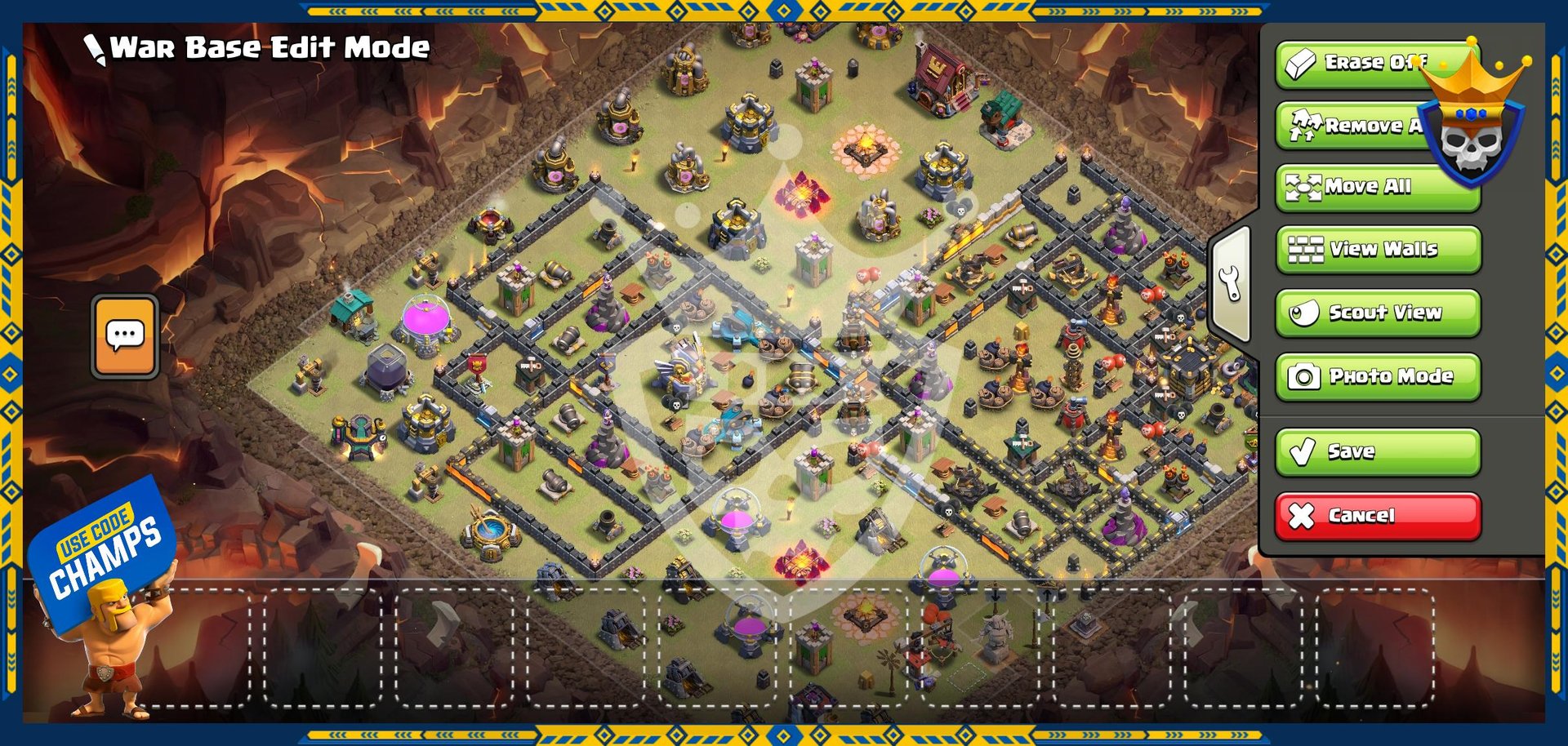Save the war base layout
The image size is (1568, 746).
point(1378,451)
